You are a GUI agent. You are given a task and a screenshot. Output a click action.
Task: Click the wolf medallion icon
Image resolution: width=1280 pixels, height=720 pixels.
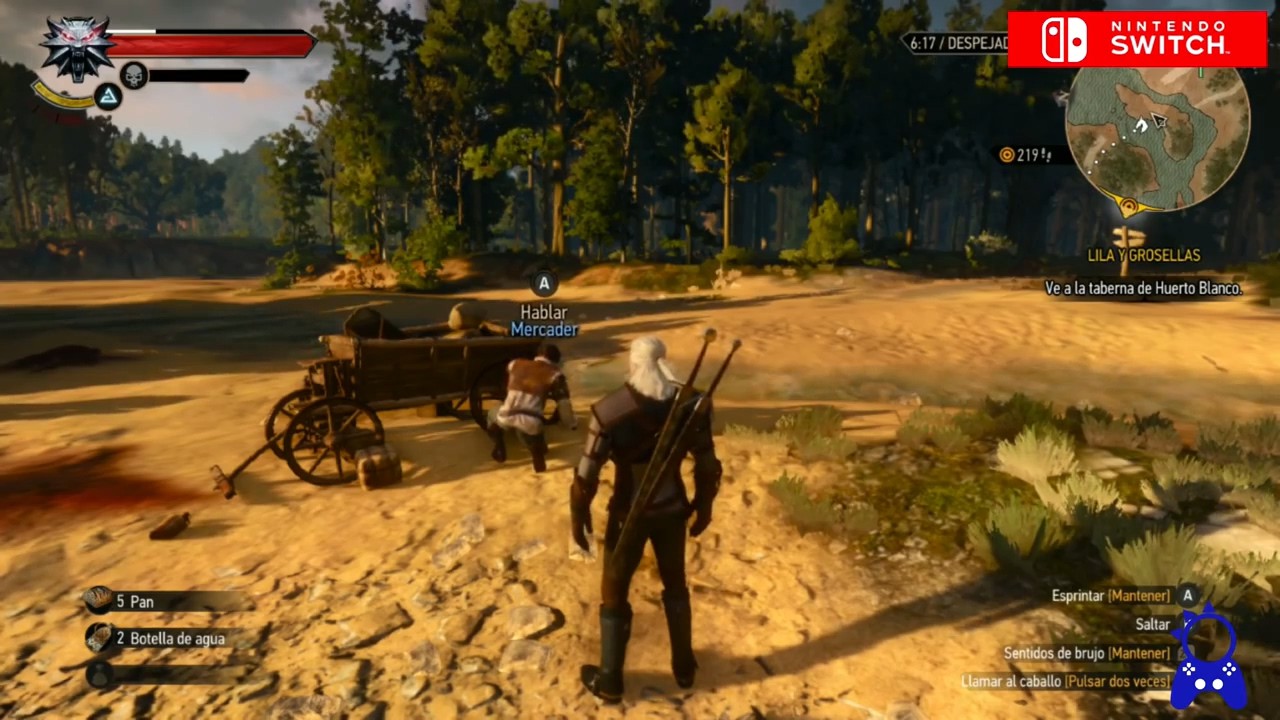[76, 48]
